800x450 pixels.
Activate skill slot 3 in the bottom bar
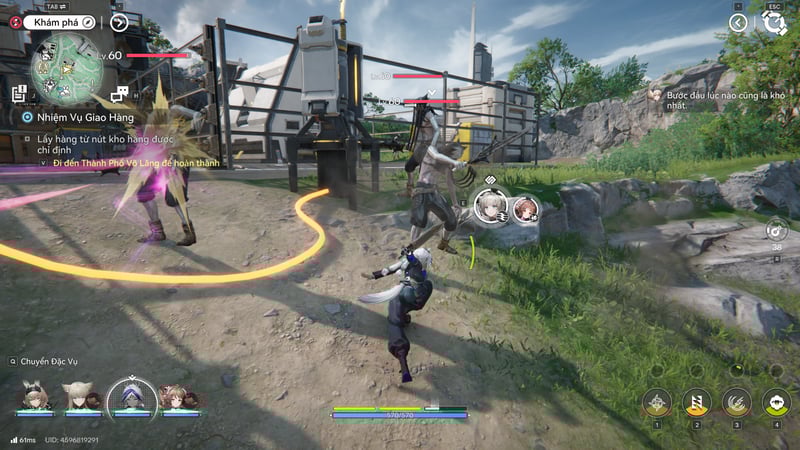(x=737, y=403)
